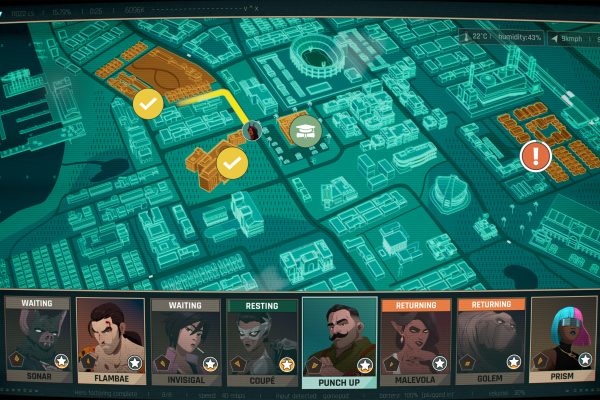Viewport: 600px width, 400px height.
Task: Open the lower completed checkmark marker
Action: tap(232, 161)
